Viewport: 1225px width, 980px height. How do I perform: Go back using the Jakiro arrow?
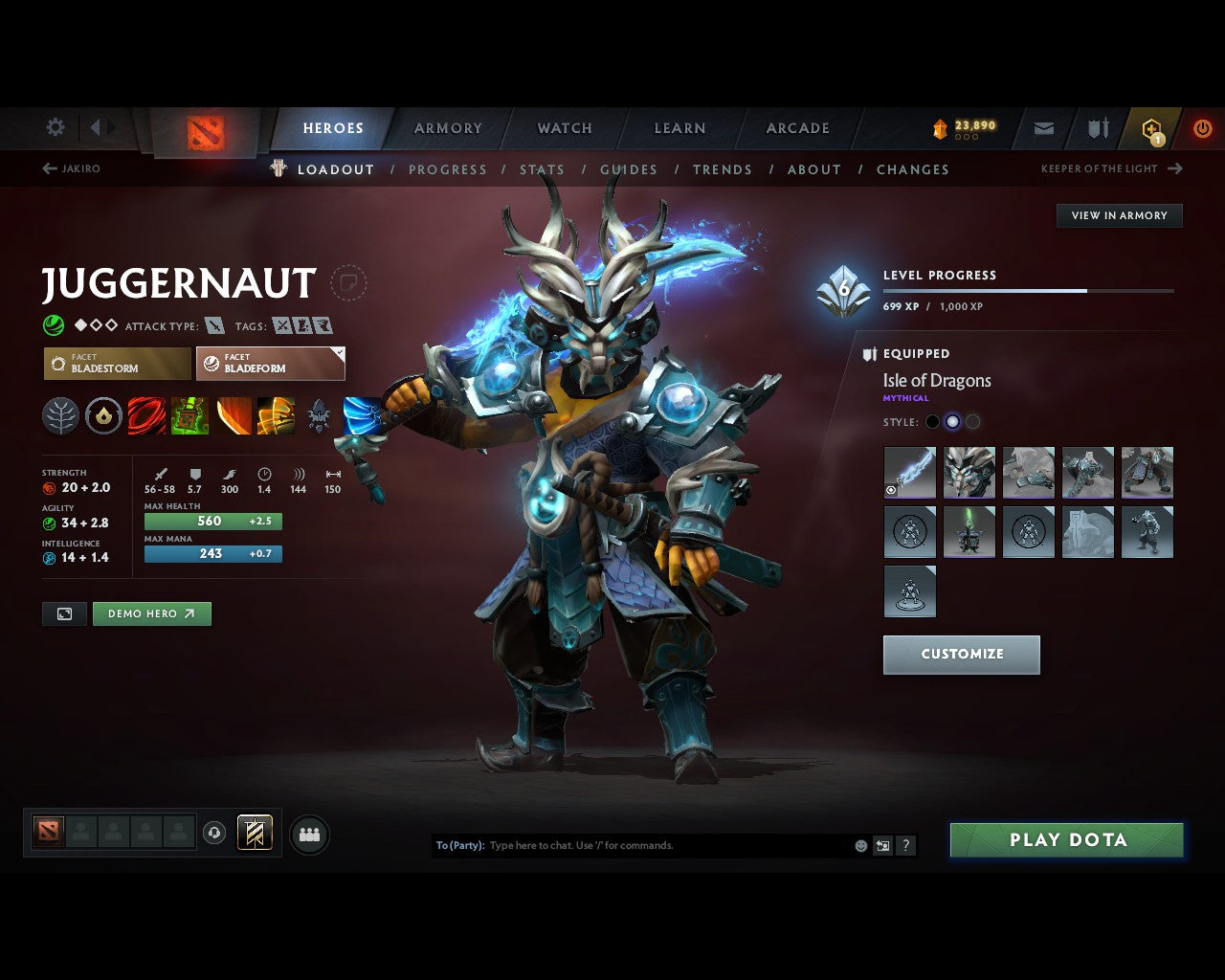tap(48, 167)
